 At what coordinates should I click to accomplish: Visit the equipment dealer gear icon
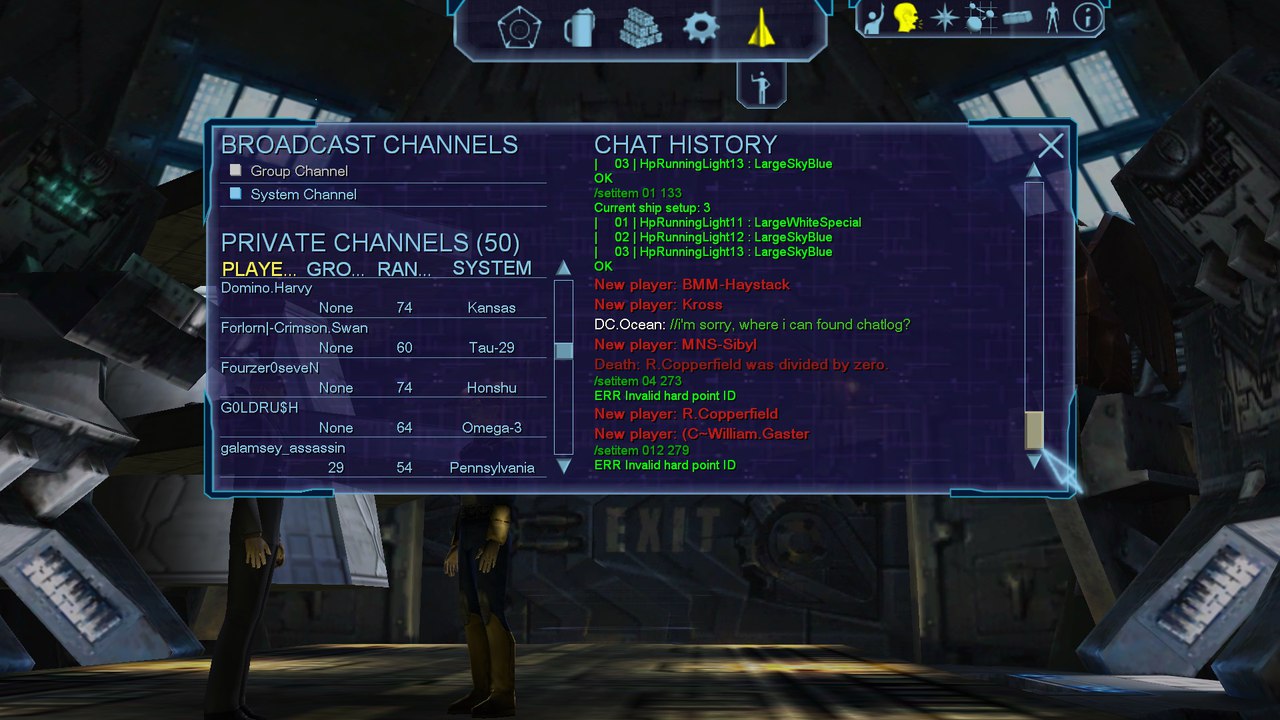tap(700, 27)
